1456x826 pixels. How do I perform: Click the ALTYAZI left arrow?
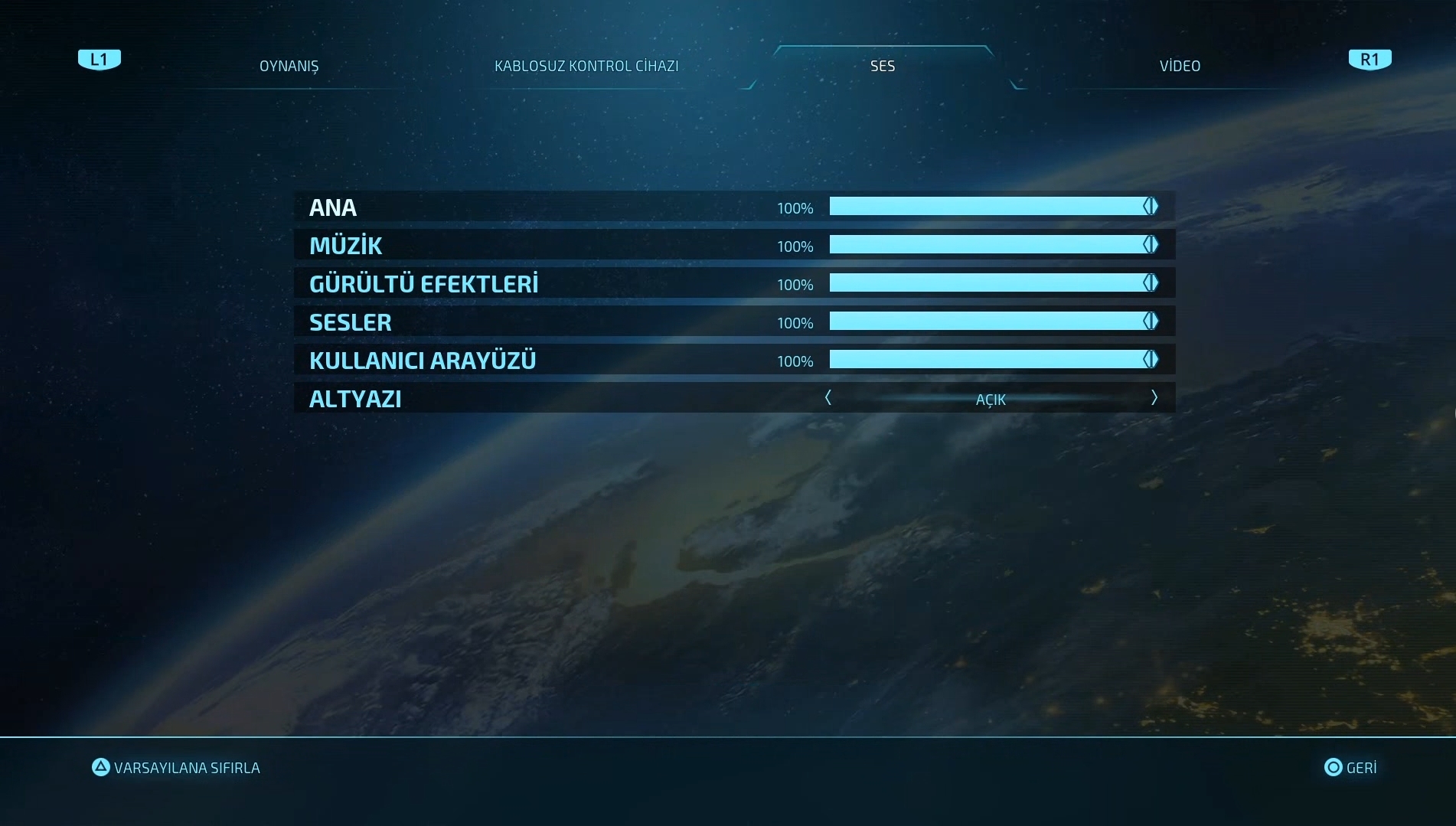click(x=828, y=398)
